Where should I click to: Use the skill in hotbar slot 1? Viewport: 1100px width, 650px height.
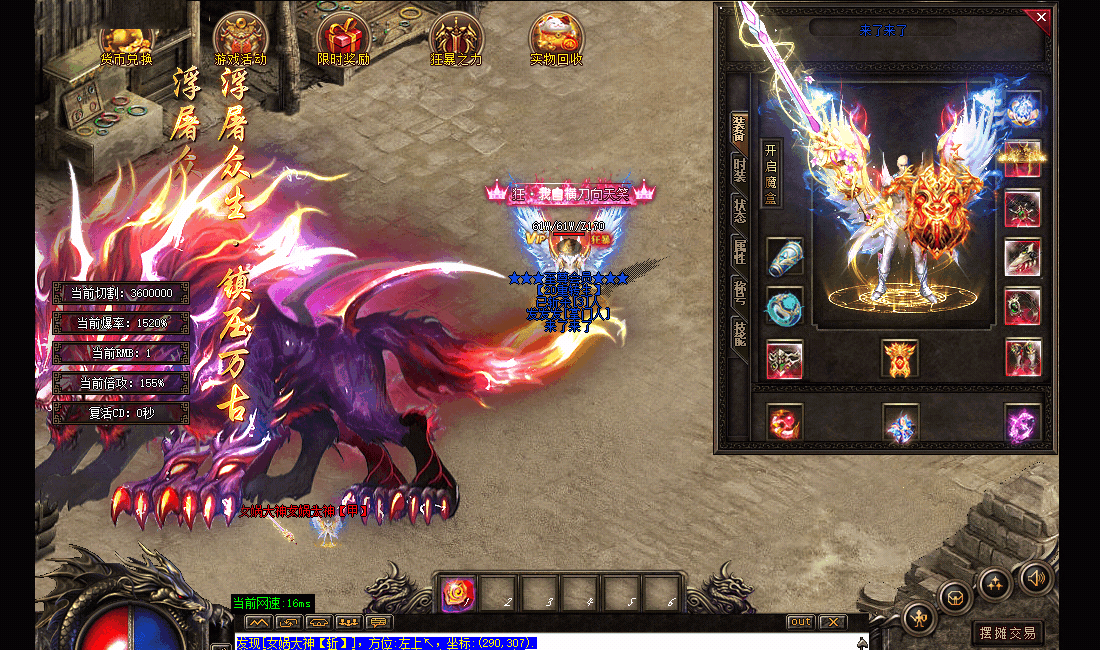point(458,594)
